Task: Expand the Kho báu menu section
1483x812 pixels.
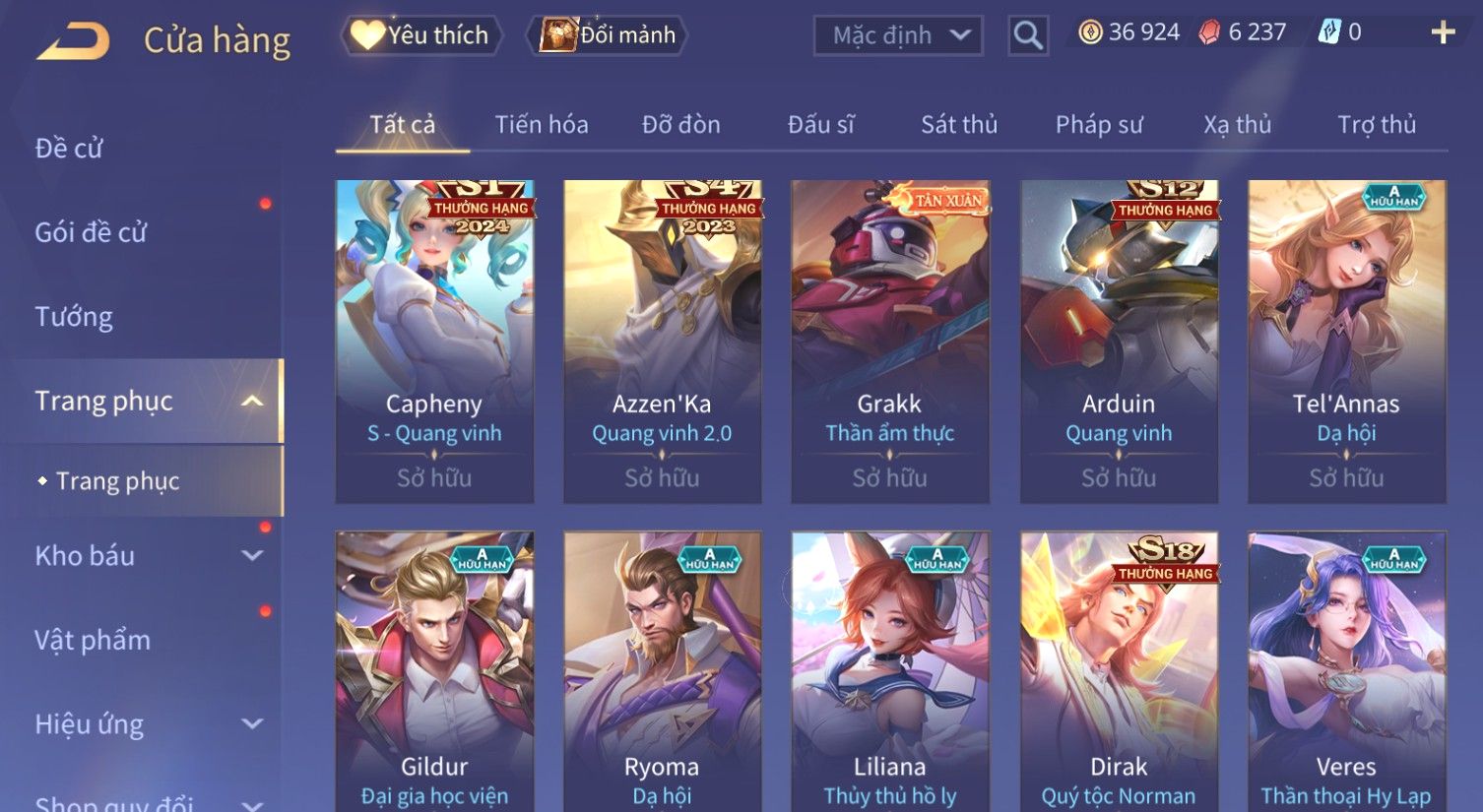Action: pos(148,556)
